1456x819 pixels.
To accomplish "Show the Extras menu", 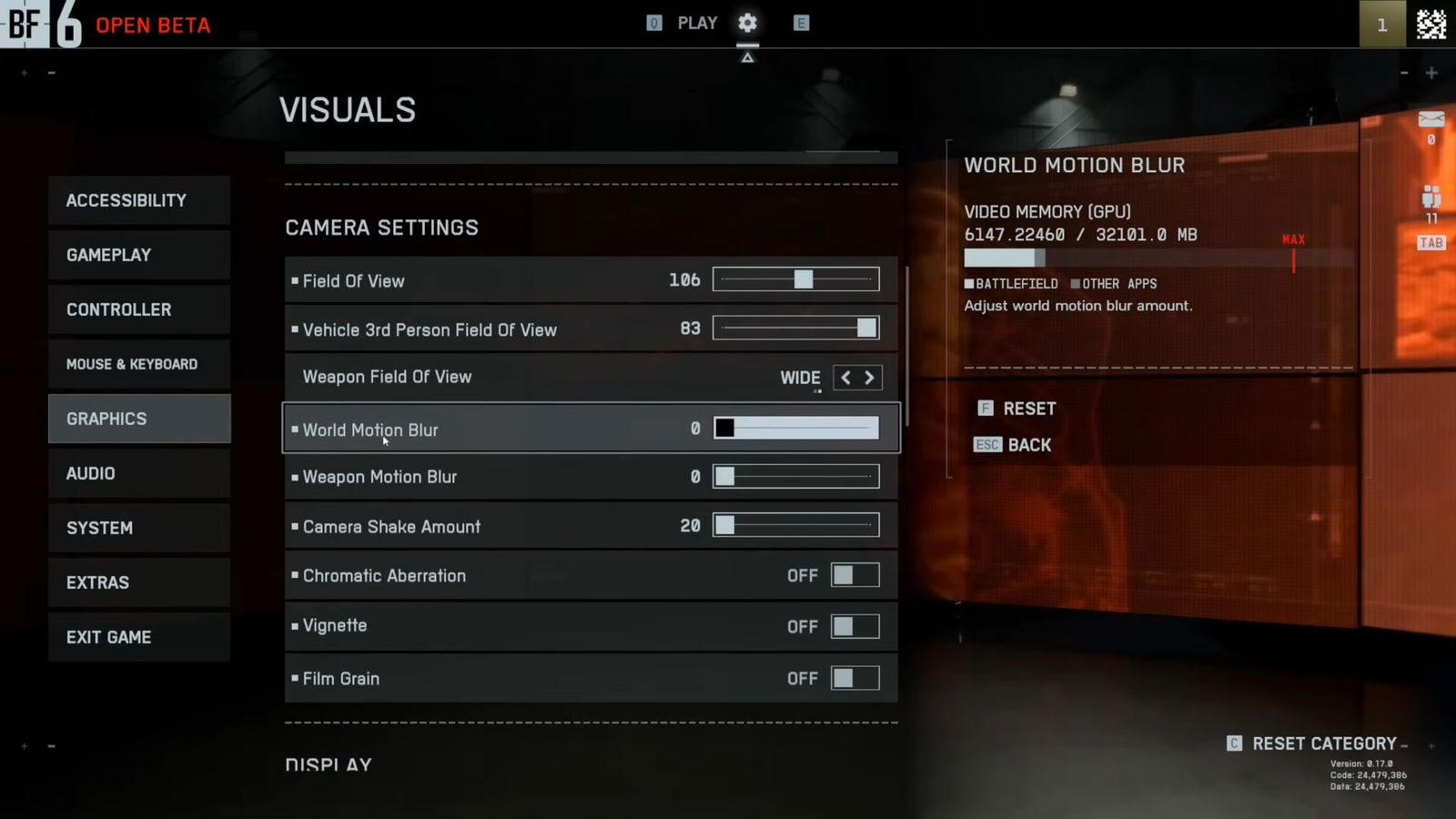I will pyautogui.click(x=139, y=582).
